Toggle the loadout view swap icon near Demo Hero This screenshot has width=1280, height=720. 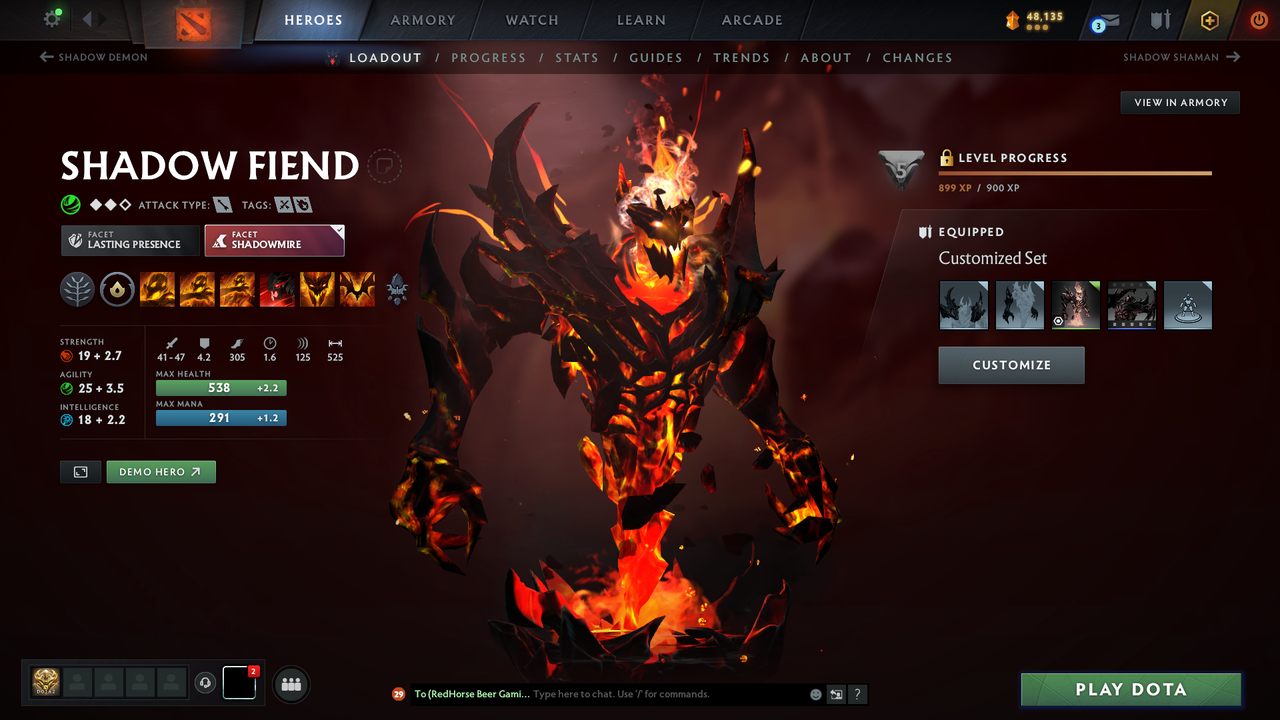(80, 471)
